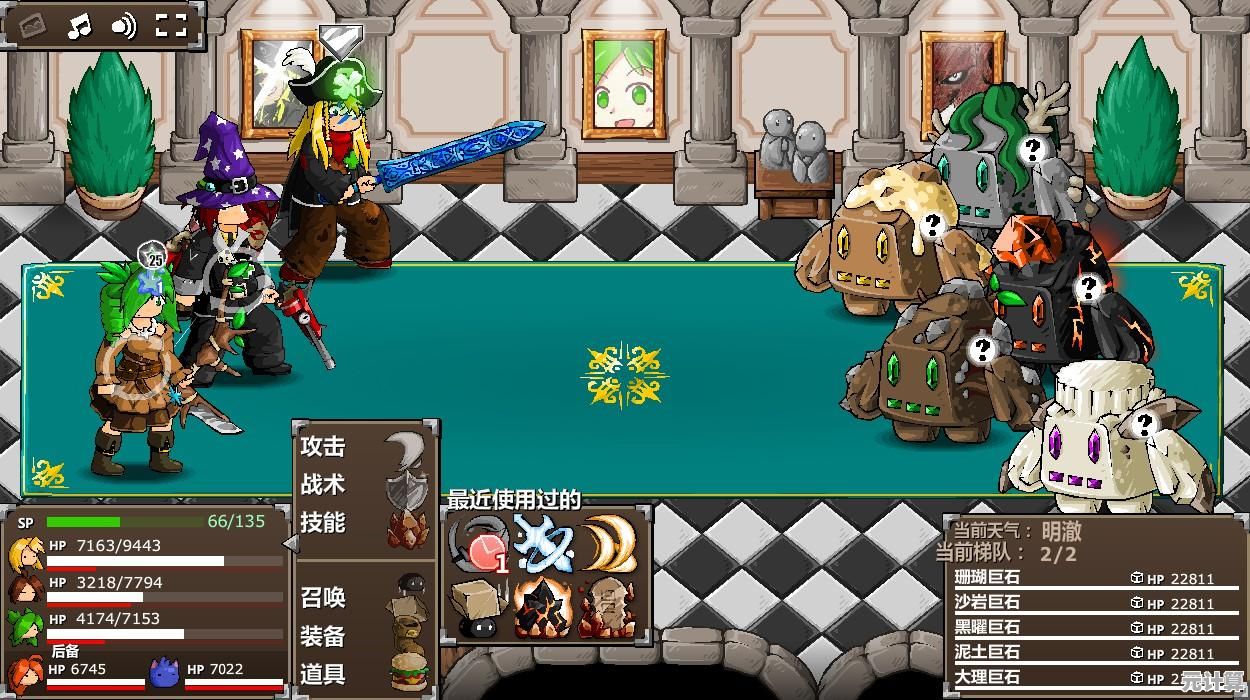1250x700 pixels.
Task: Pick the blue cat backup member
Action: click(165, 672)
